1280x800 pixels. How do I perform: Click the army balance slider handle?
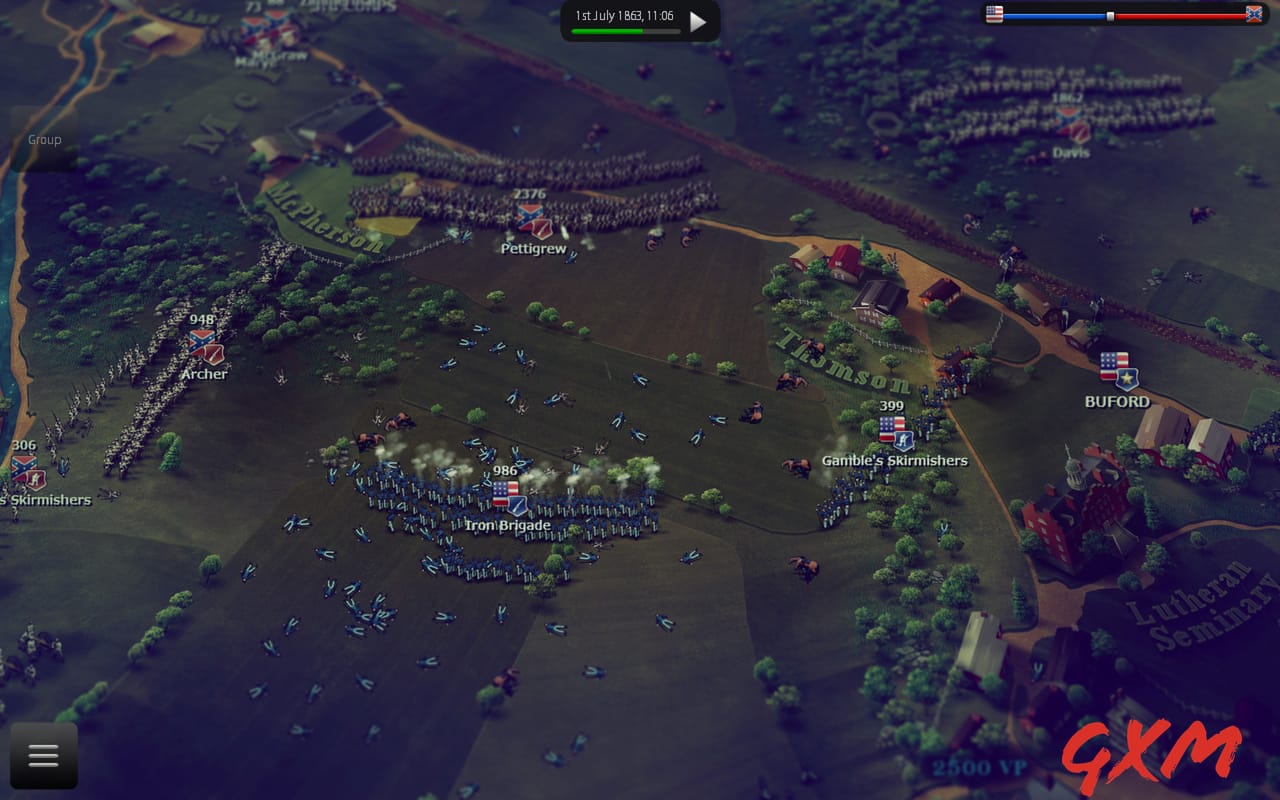1110,14
